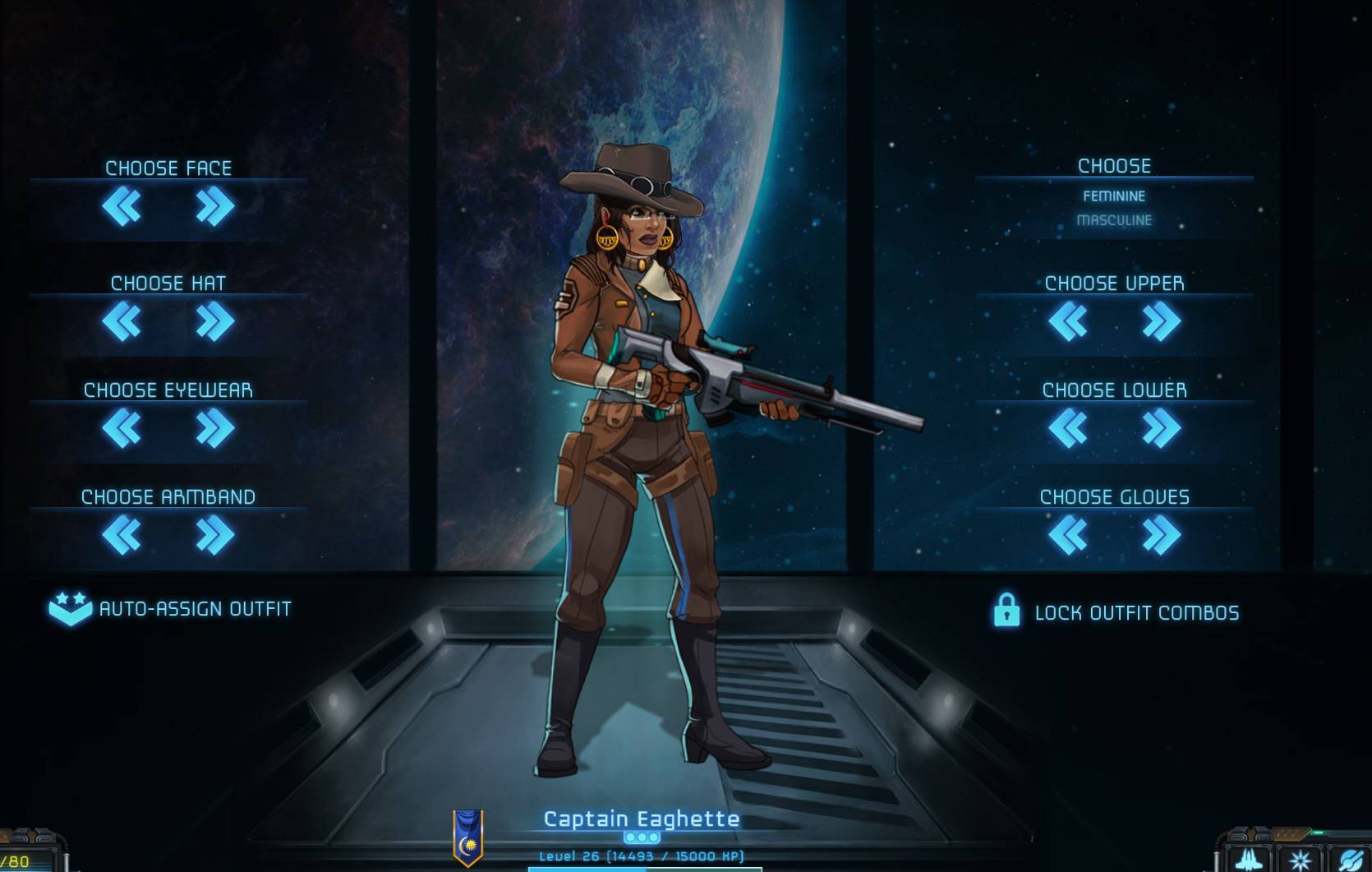
Task: Select the Feminine body type
Action: [1114, 196]
